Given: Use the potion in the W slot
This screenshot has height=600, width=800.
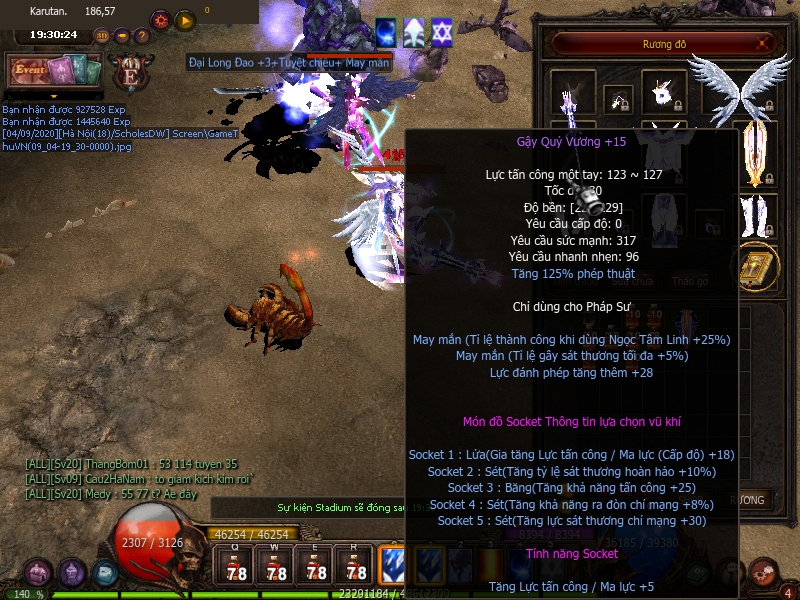Looking at the screenshot, I should click(277, 566).
